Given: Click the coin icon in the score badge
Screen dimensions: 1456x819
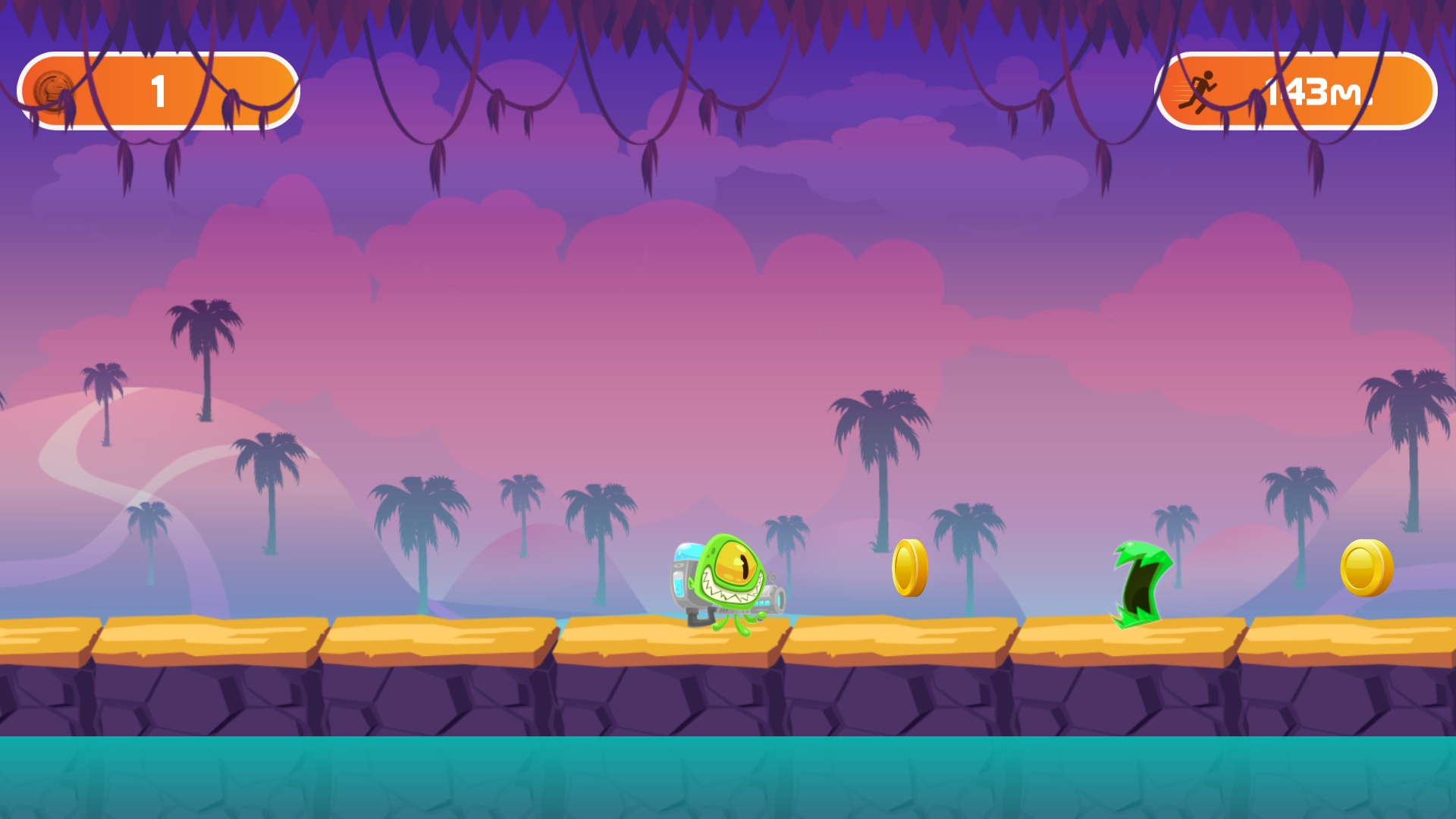Looking at the screenshot, I should 53,89.
